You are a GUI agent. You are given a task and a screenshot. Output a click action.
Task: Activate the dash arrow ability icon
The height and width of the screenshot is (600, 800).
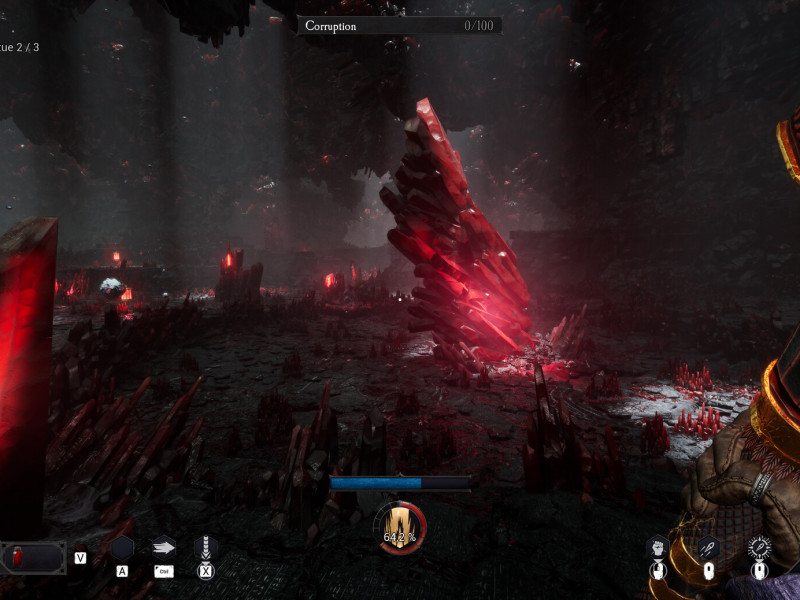[x=164, y=548]
